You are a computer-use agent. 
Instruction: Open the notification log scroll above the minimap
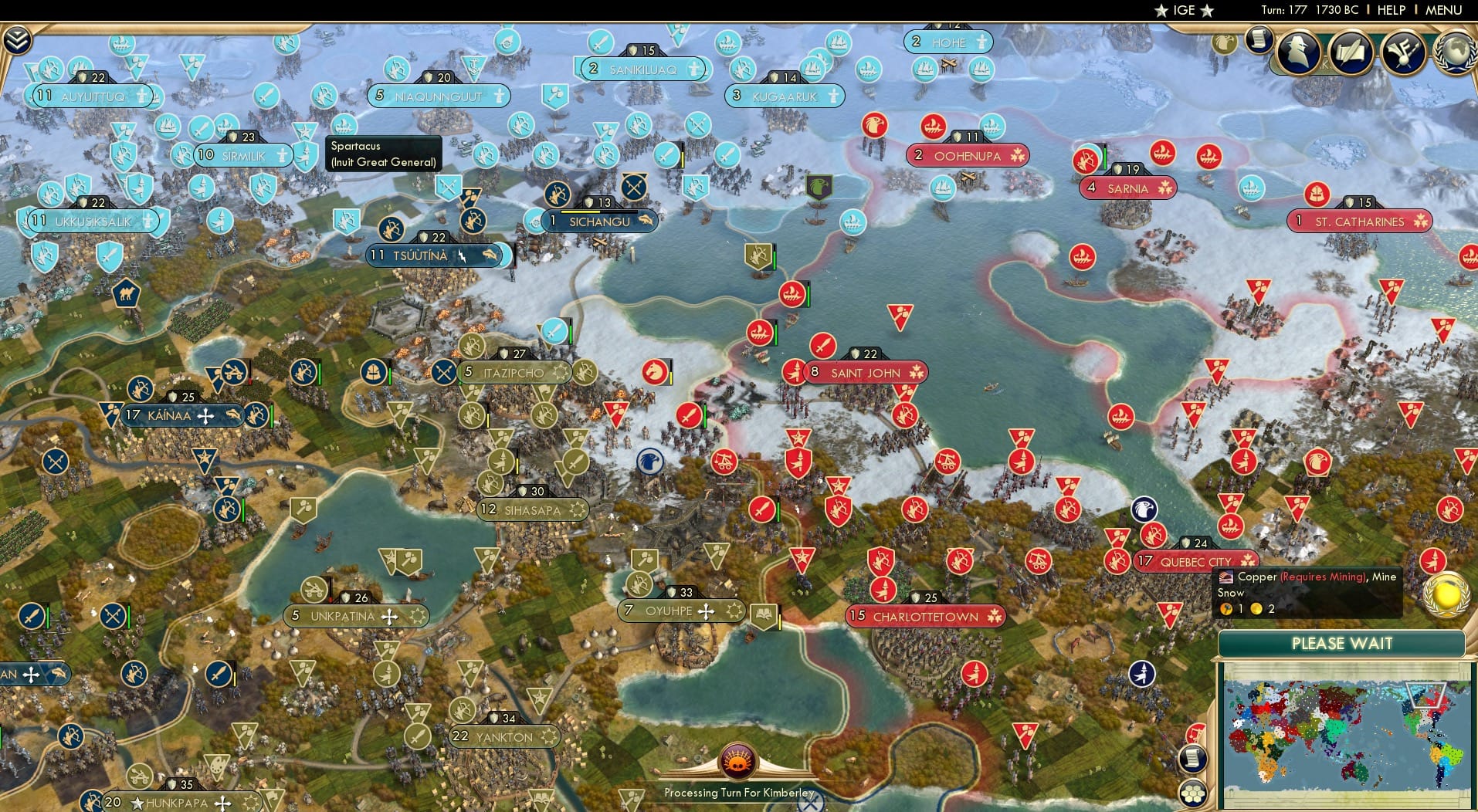[x=1193, y=759]
